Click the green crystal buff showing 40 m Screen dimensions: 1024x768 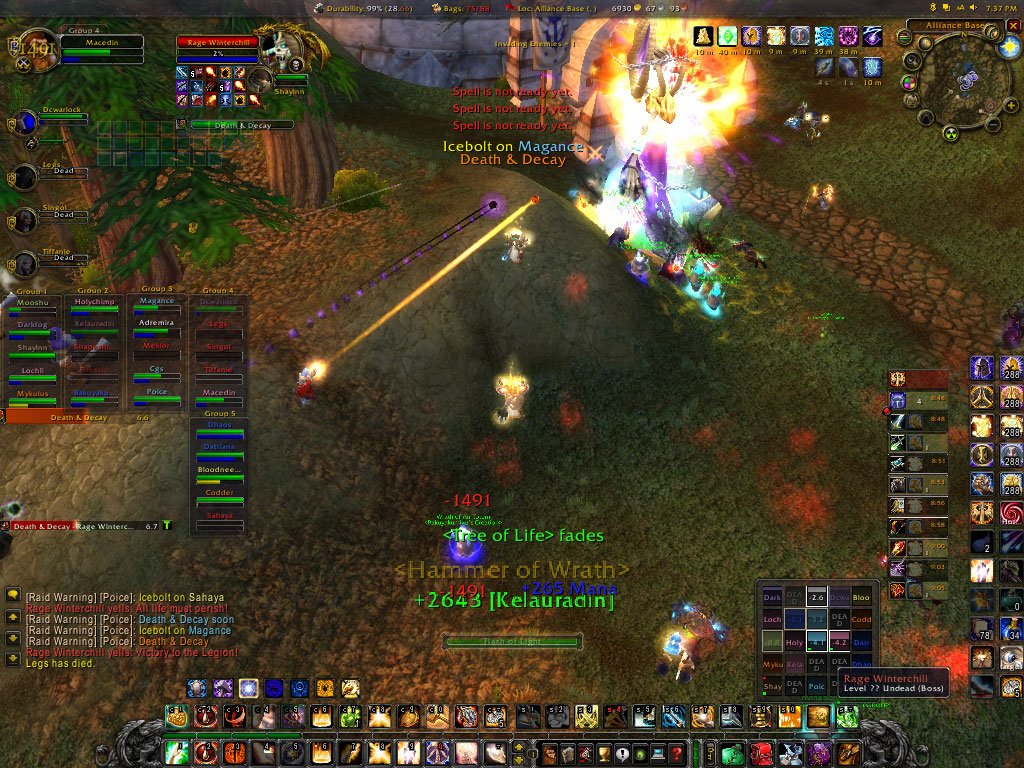click(727, 37)
